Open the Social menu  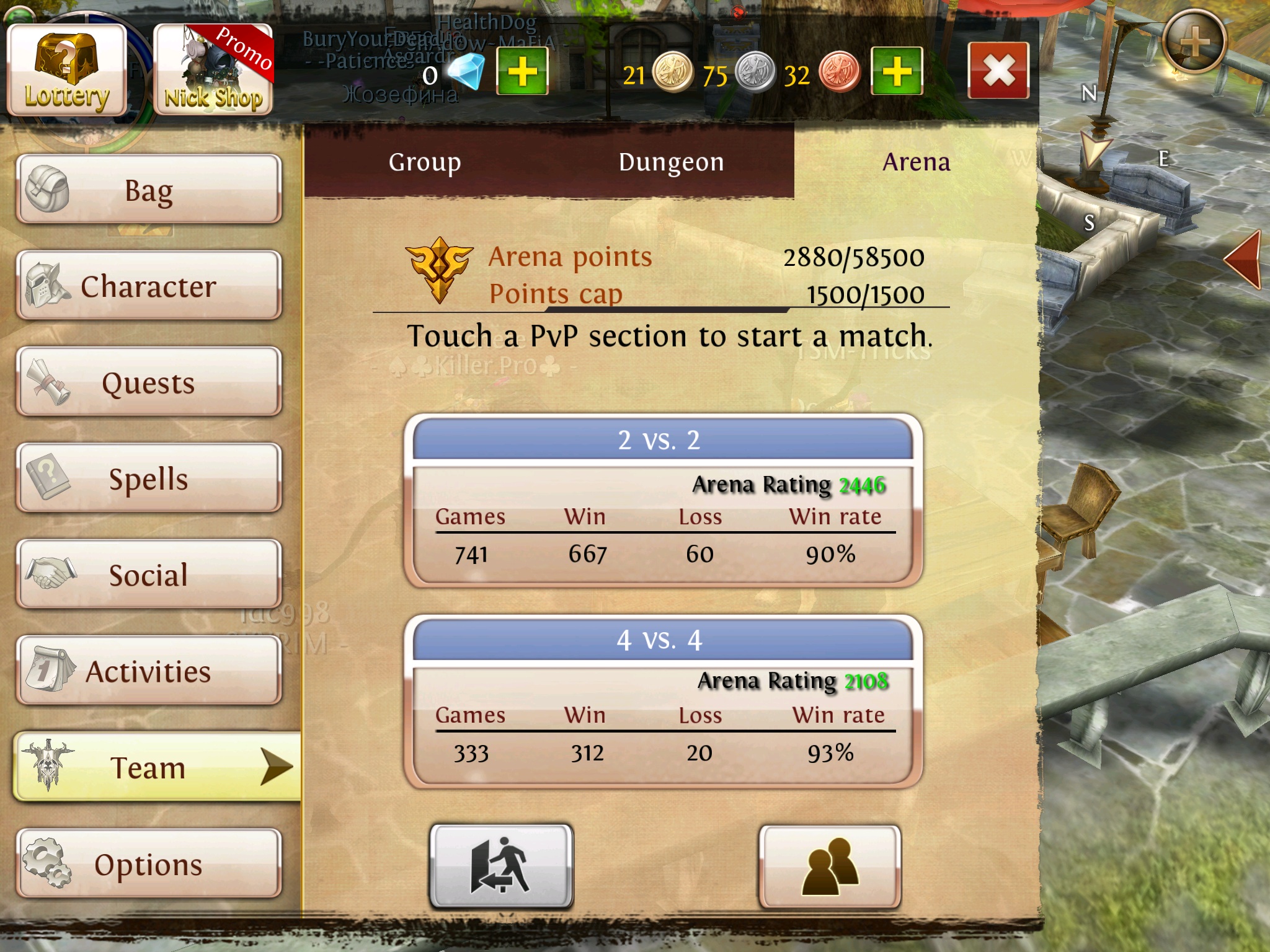tap(149, 575)
